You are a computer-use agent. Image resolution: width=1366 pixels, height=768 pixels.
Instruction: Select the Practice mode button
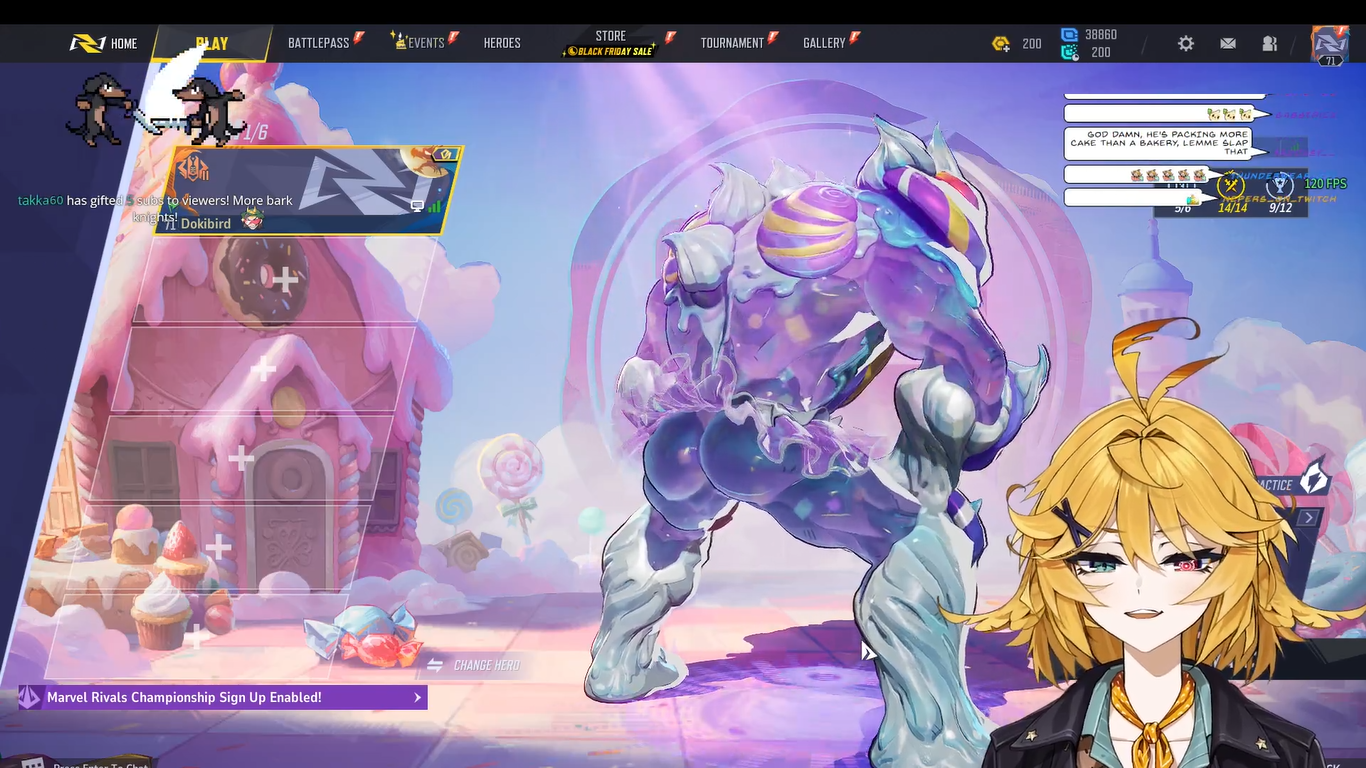tap(1292, 484)
